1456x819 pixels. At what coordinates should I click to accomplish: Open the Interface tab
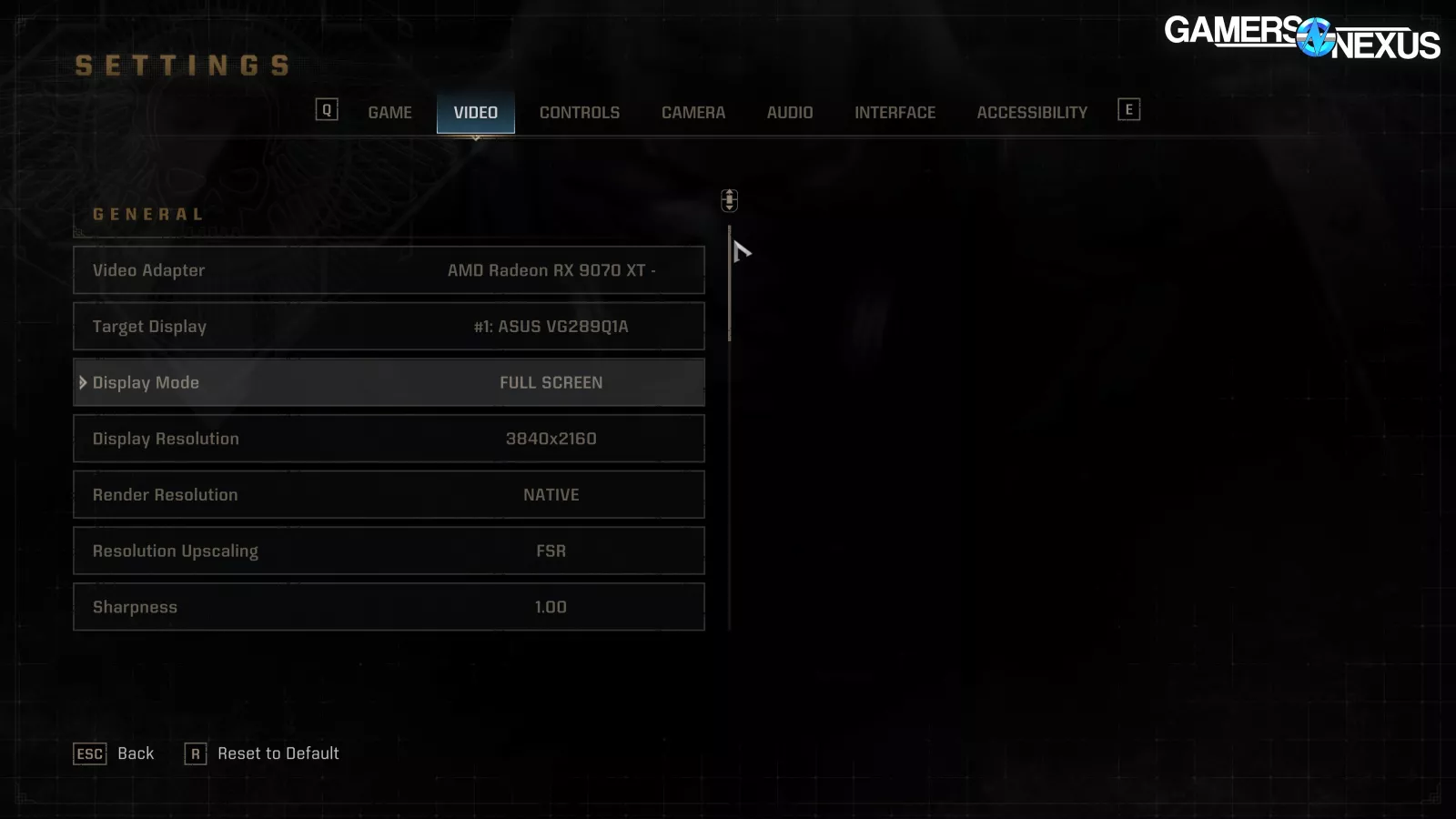(x=895, y=113)
